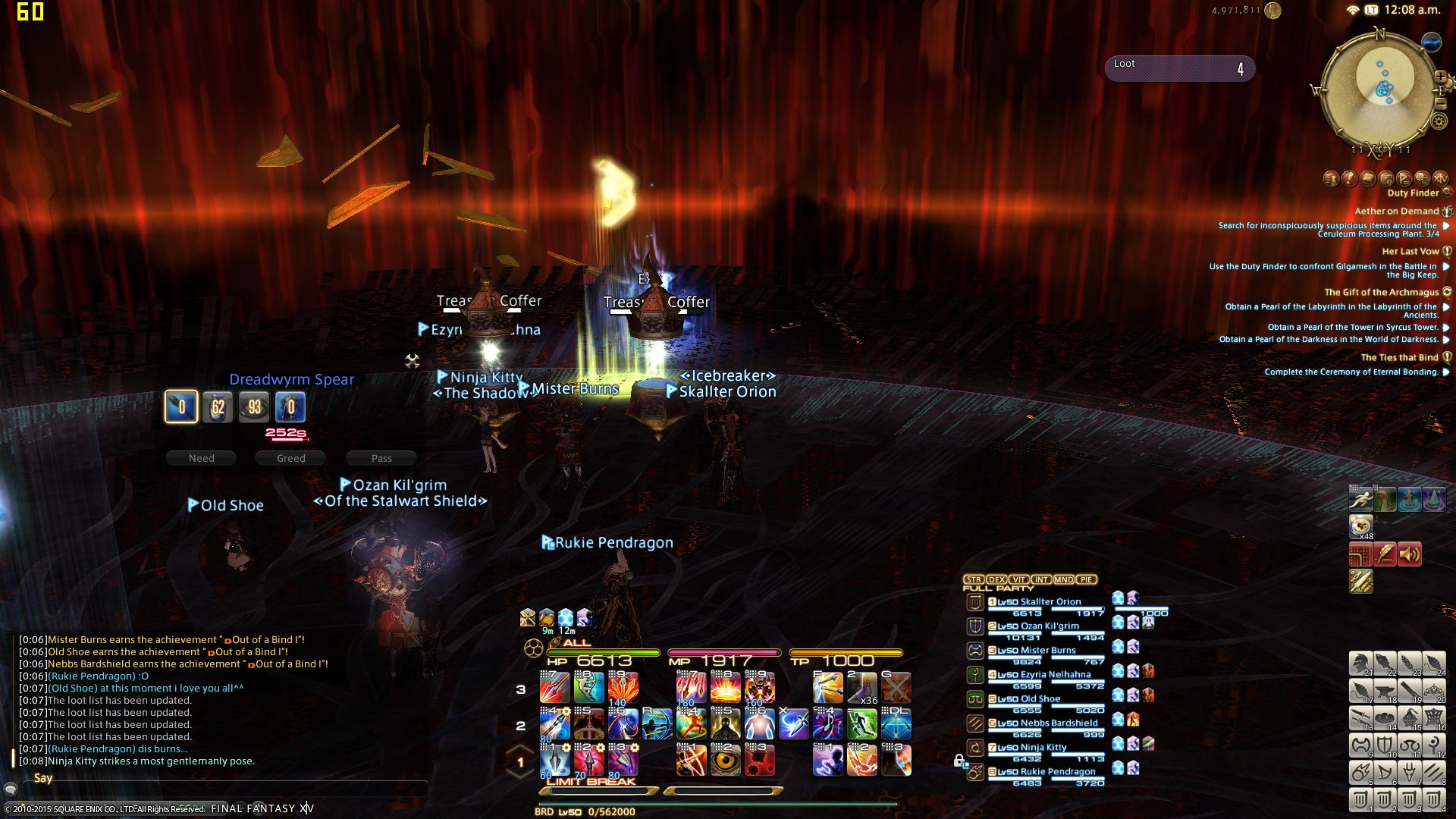The image size is (1456, 819).
Task: Roll Need on the Dreadwyrm Spear
Action: [x=201, y=458]
